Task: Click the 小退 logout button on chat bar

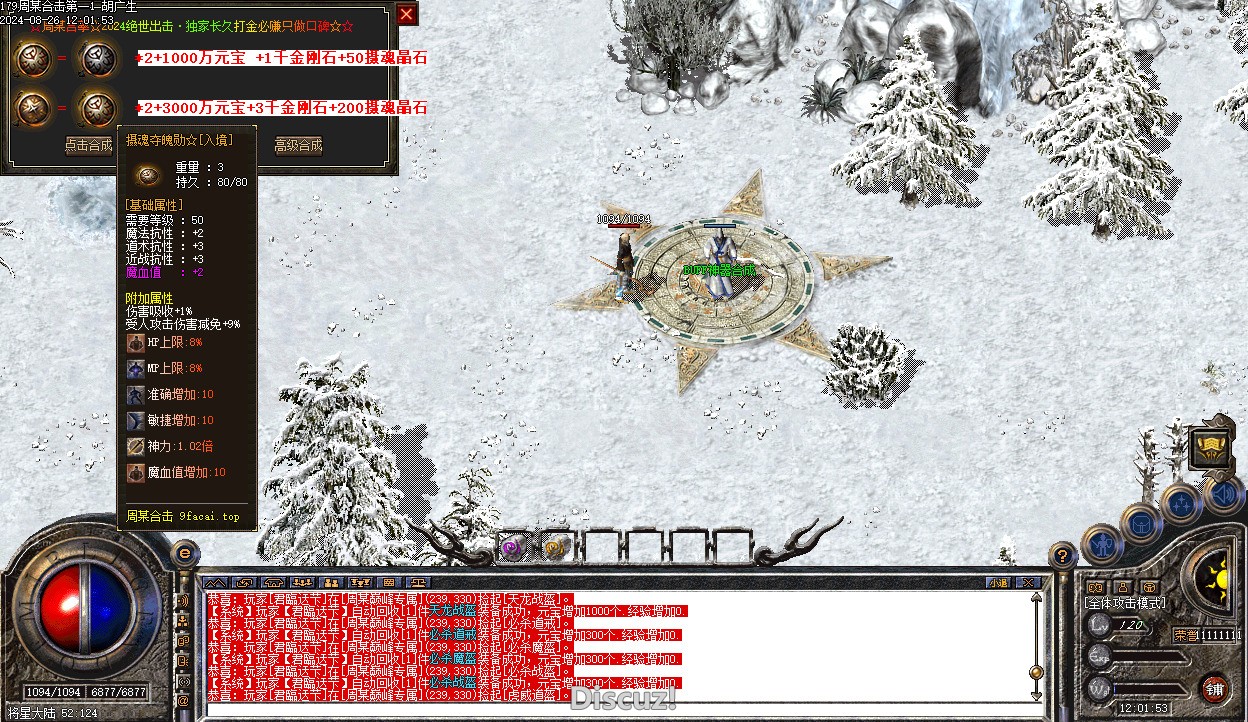Action: (x=997, y=582)
